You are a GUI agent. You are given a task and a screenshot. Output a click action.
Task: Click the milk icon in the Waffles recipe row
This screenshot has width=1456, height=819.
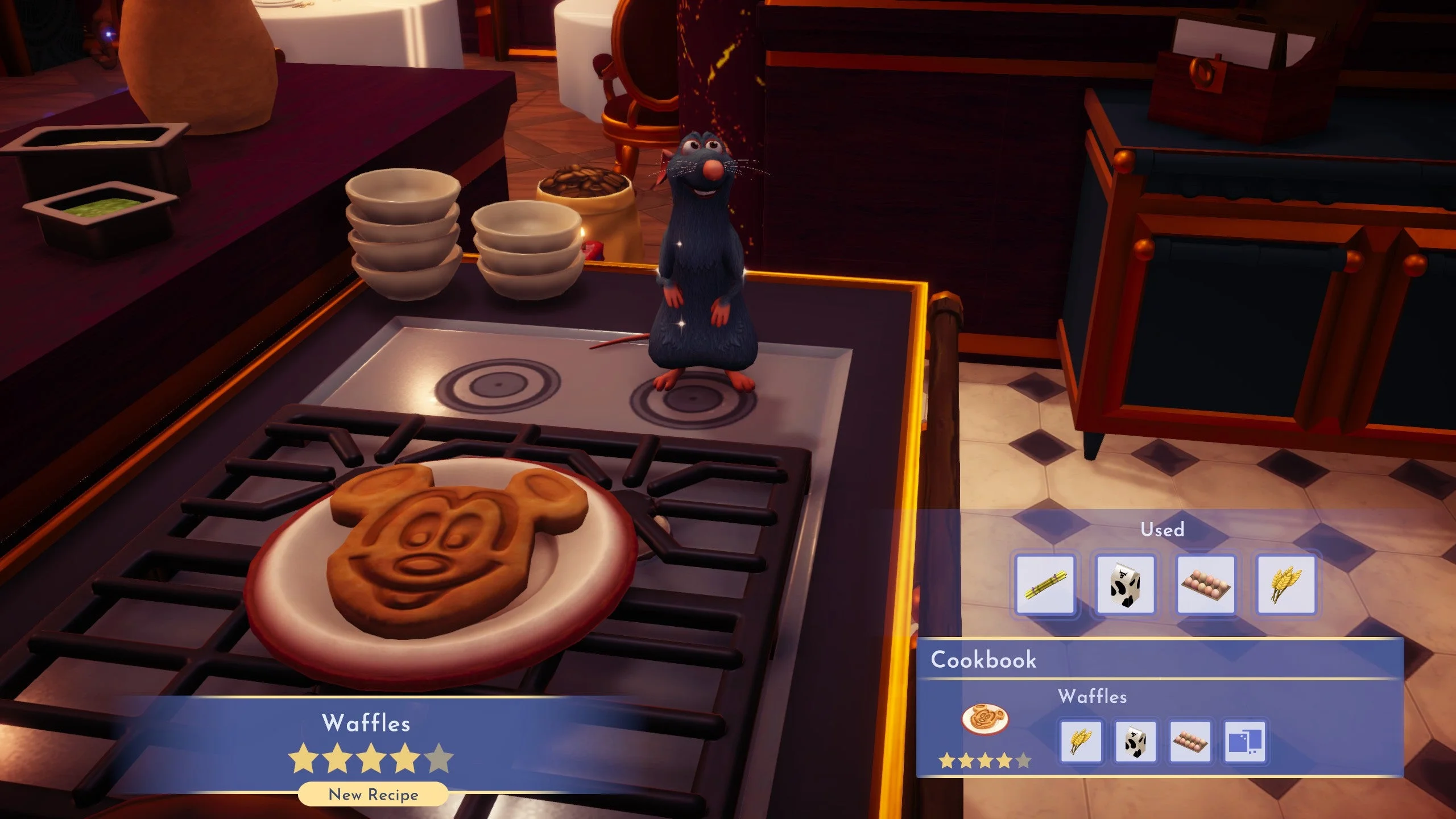tap(1135, 742)
